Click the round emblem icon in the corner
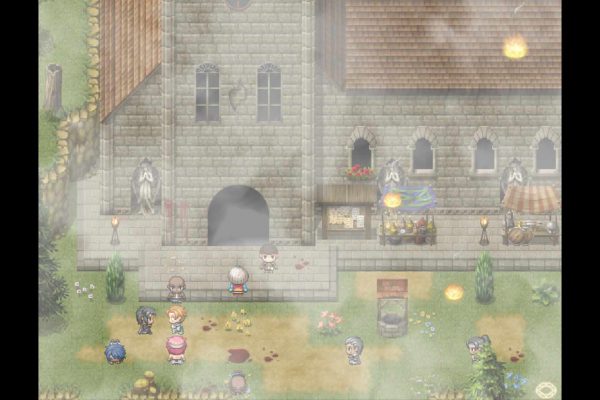This screenshot has width=600, height=400. 546,389
